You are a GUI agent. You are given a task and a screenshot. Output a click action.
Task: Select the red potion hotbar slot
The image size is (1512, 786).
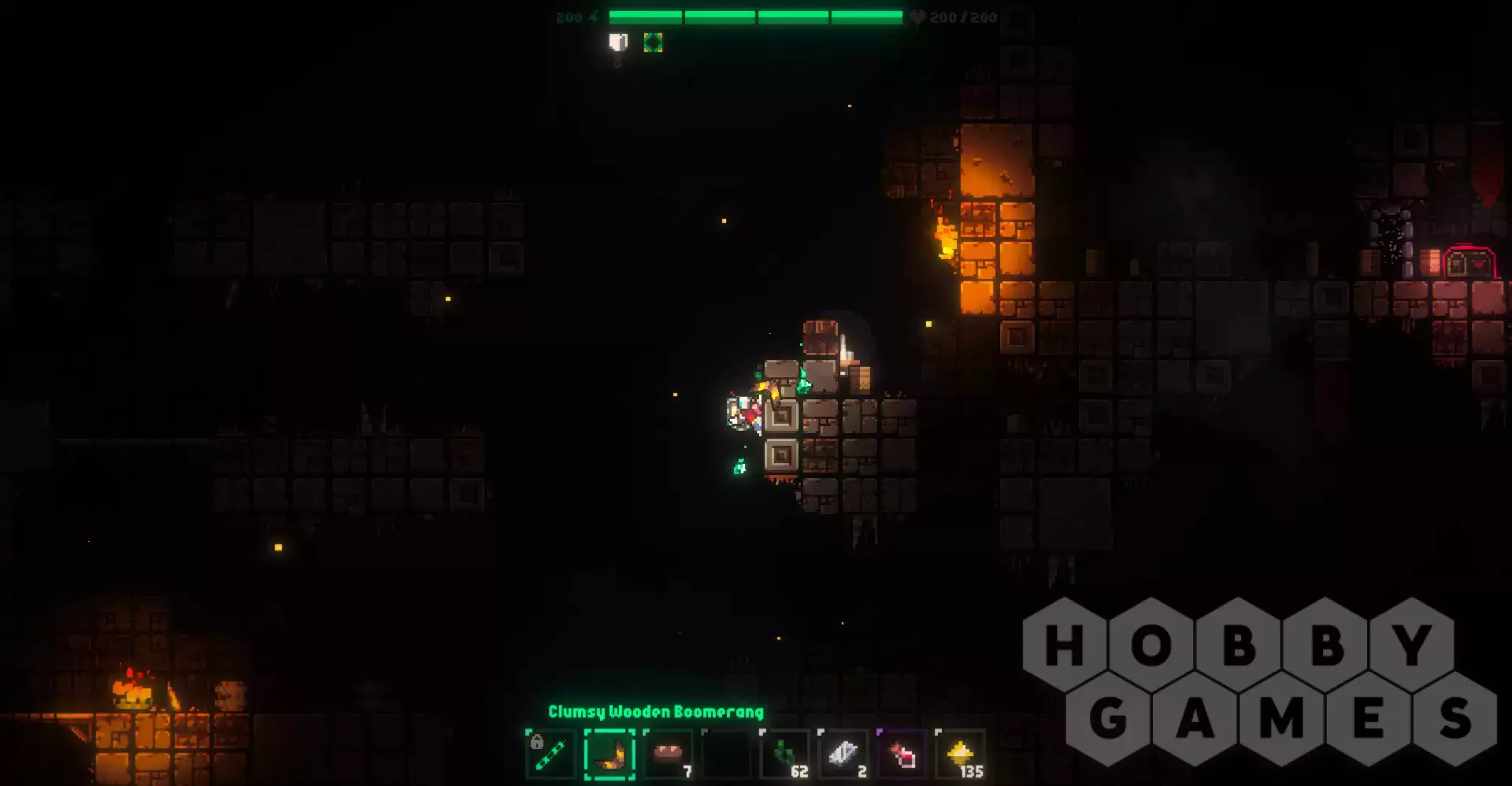902,754
